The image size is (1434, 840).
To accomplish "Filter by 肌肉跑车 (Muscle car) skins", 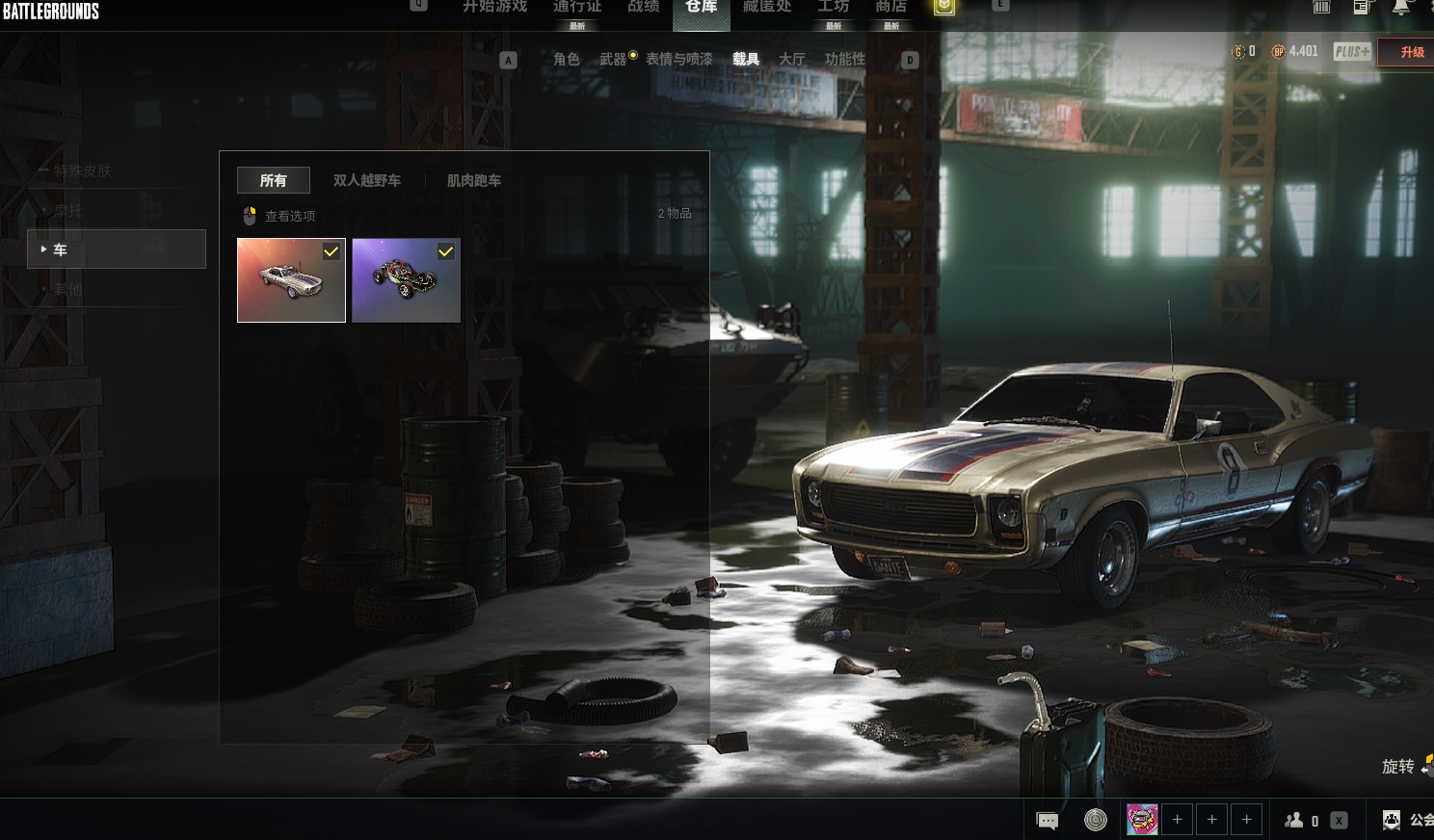I will [473, 181].
